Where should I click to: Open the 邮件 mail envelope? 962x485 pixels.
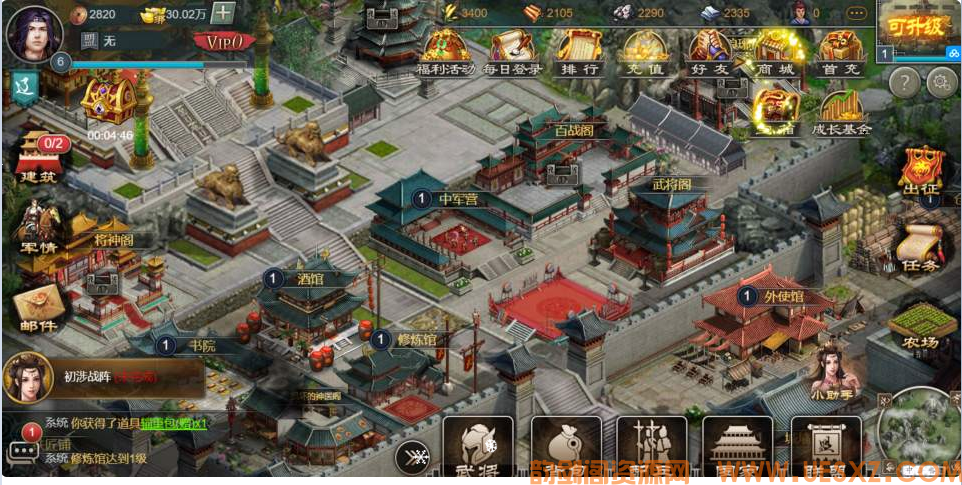click(x=38, y=307)
